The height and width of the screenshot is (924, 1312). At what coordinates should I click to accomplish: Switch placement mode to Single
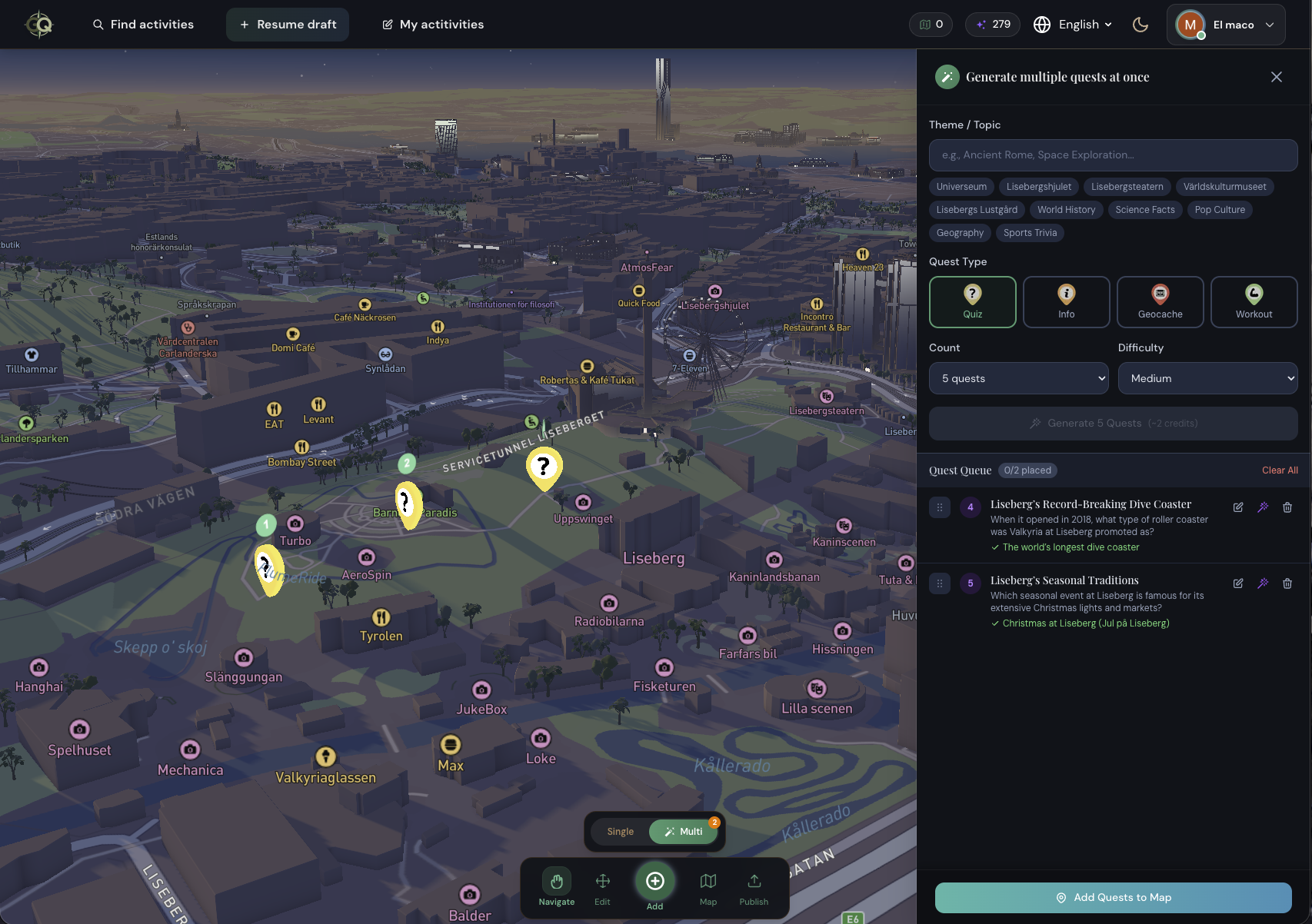pyautogui.click(x=620, y=831)
